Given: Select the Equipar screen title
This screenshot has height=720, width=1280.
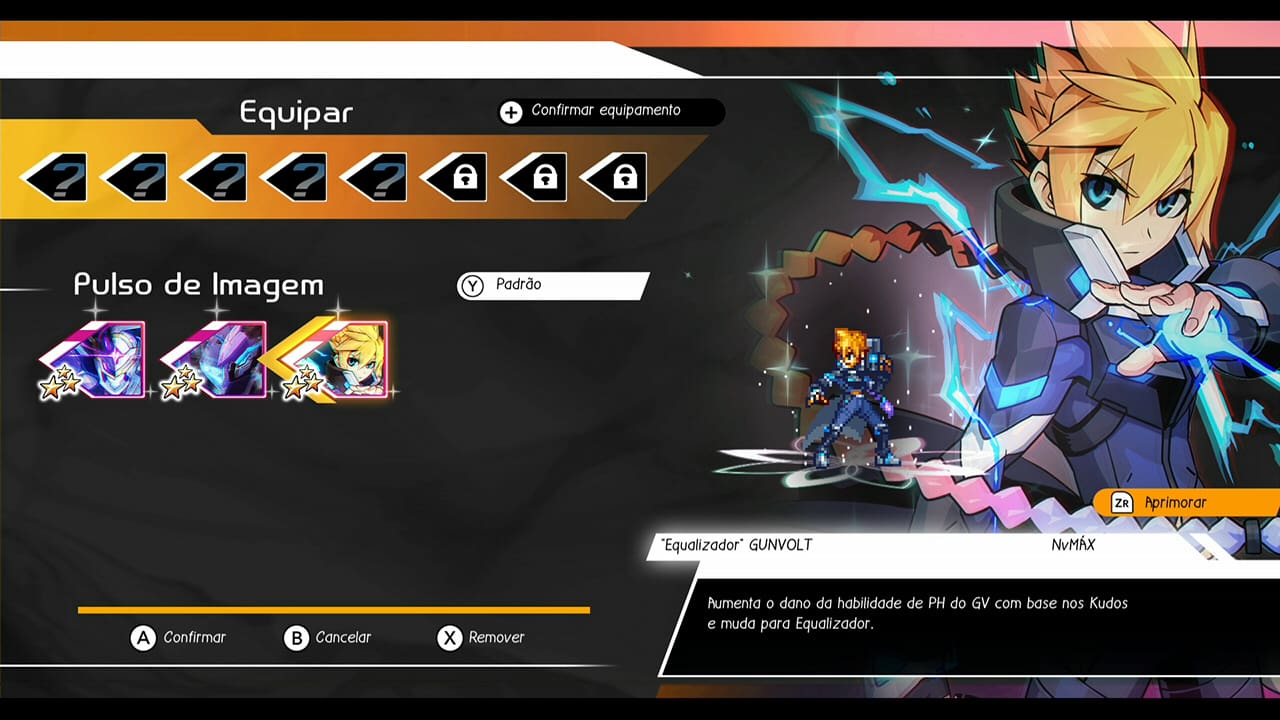Looking at the screenshot, I should point(293,113).
